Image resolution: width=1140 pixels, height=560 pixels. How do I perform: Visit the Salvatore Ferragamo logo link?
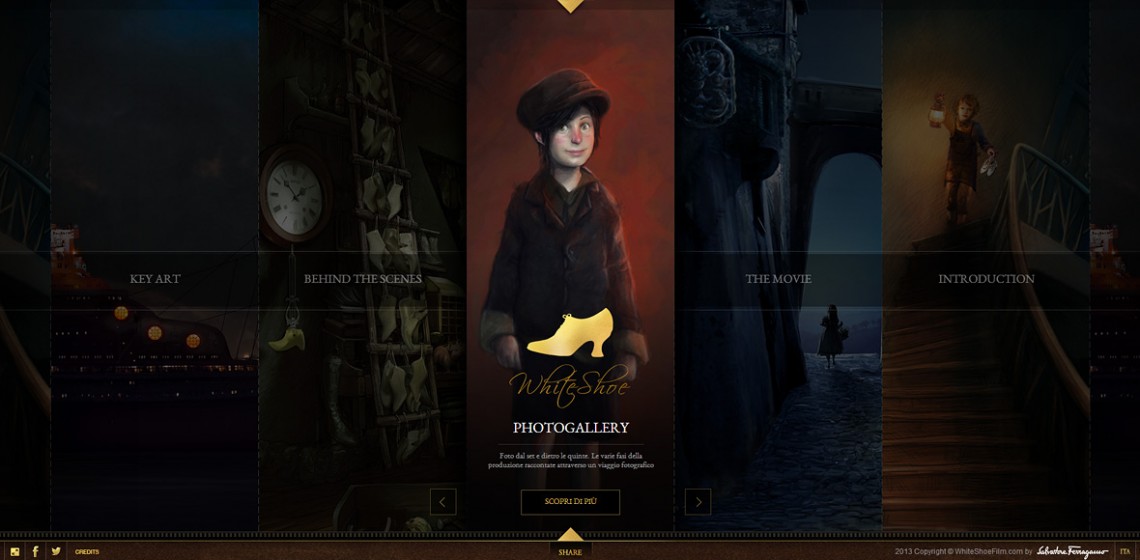tap(1072, 551)
